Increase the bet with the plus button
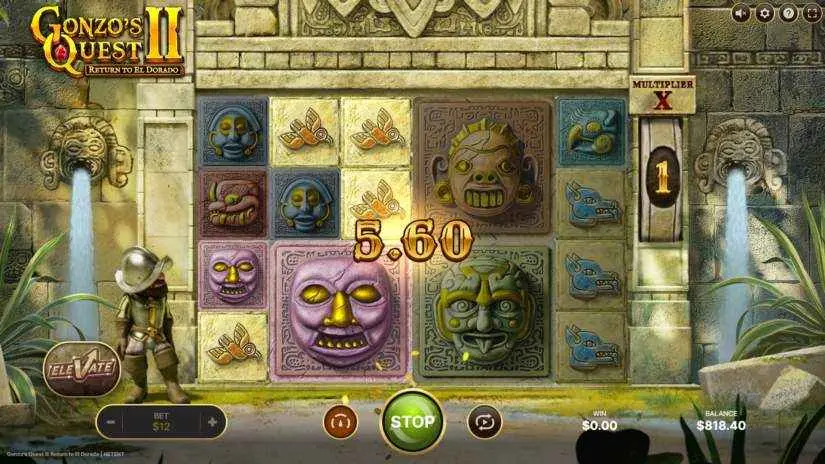Image resolution: width=825 pixels, height=464 pixels. [x=212, y=422]
